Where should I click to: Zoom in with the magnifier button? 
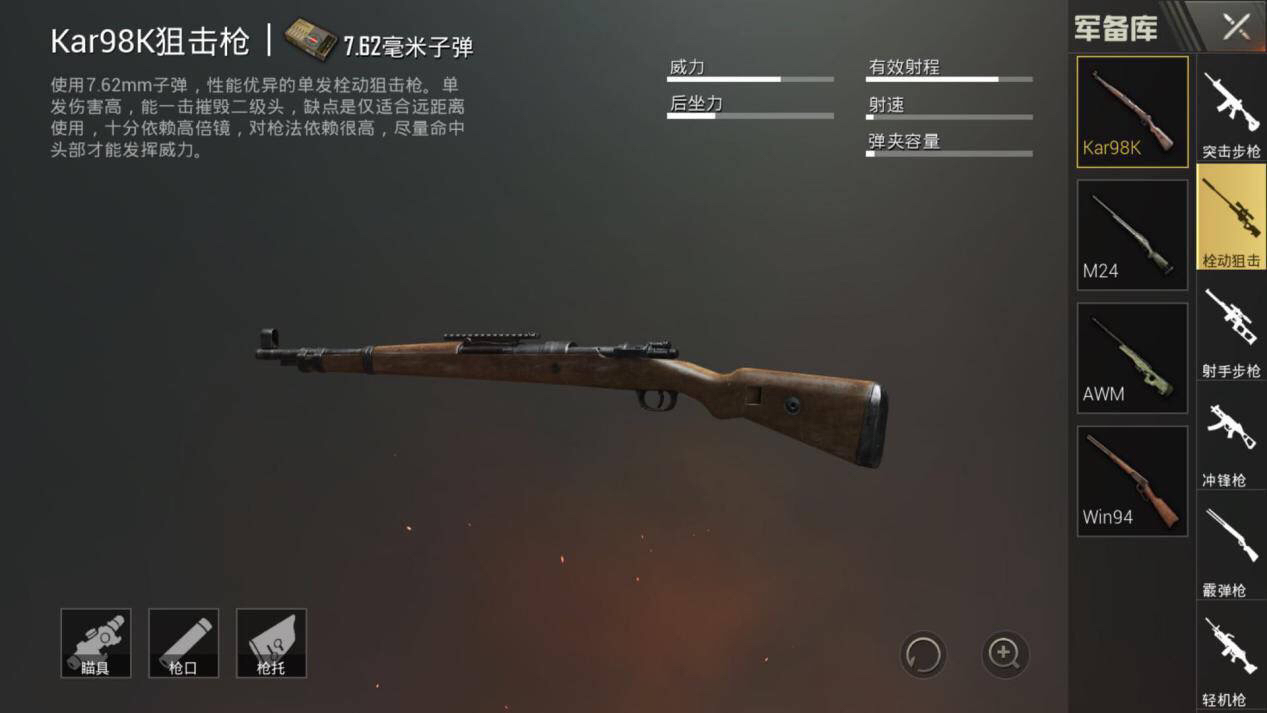click(1004, 655)
